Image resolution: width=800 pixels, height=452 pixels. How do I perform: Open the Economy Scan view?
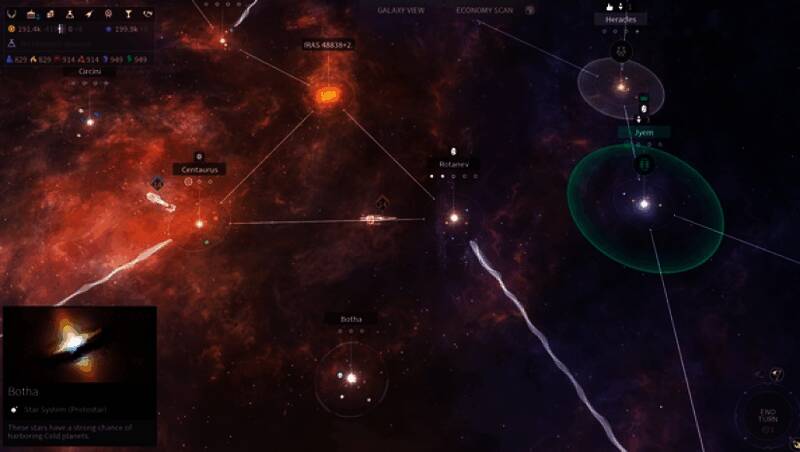pos(484,10)
